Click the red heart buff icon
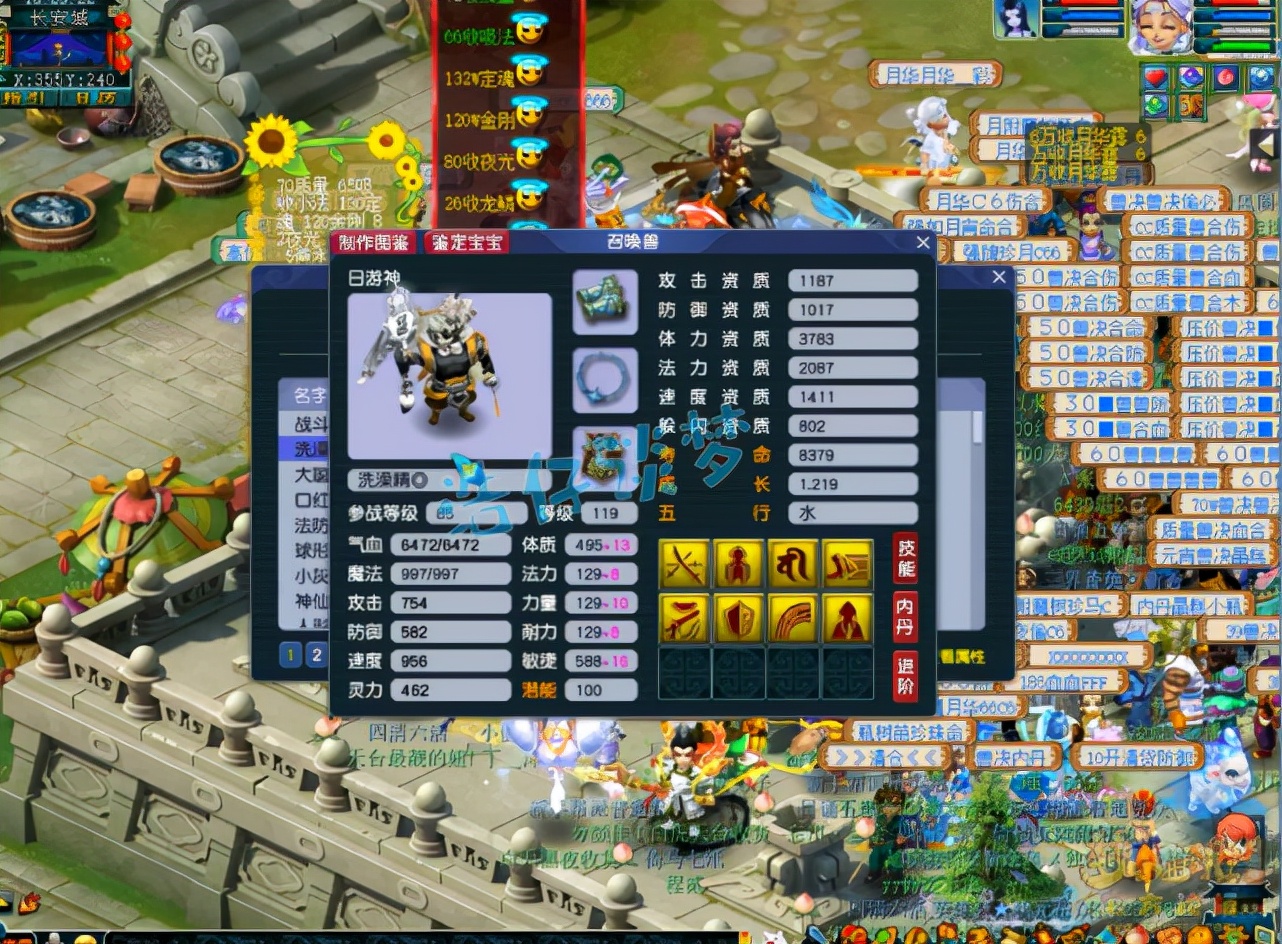This screenshot has width=1282, height=944. tap(1157, 77)
